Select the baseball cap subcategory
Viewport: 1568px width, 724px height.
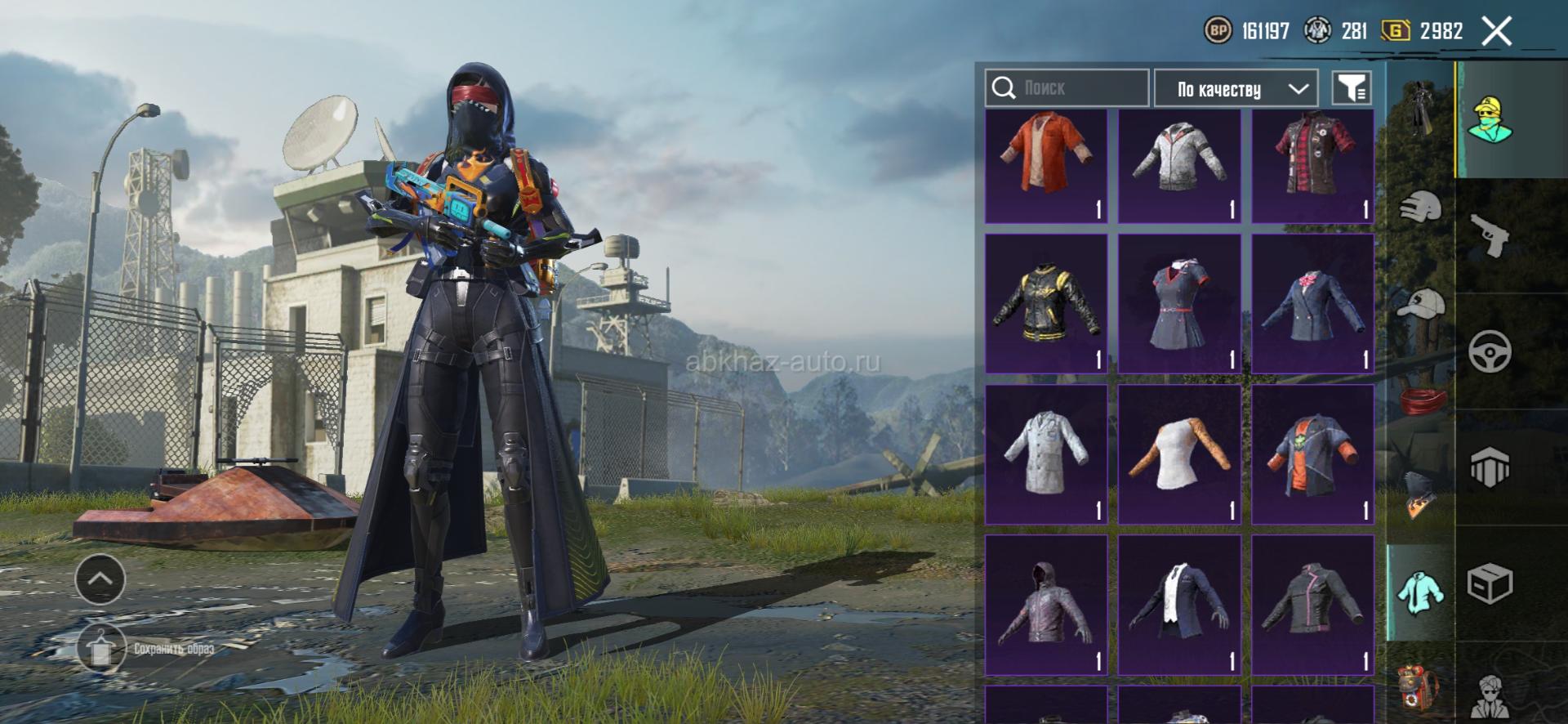(x=1420, y=303)
